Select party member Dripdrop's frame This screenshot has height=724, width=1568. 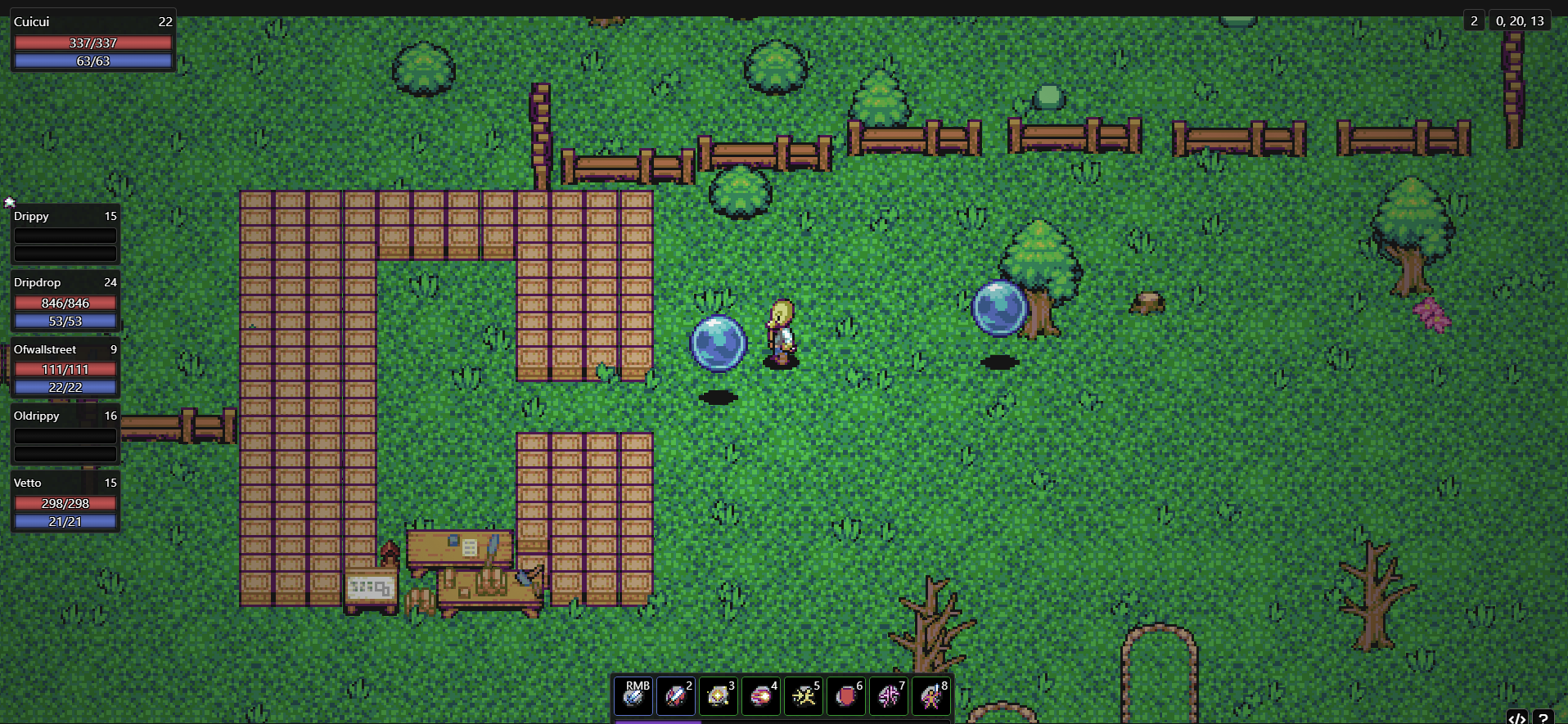[x=65, y=302]
